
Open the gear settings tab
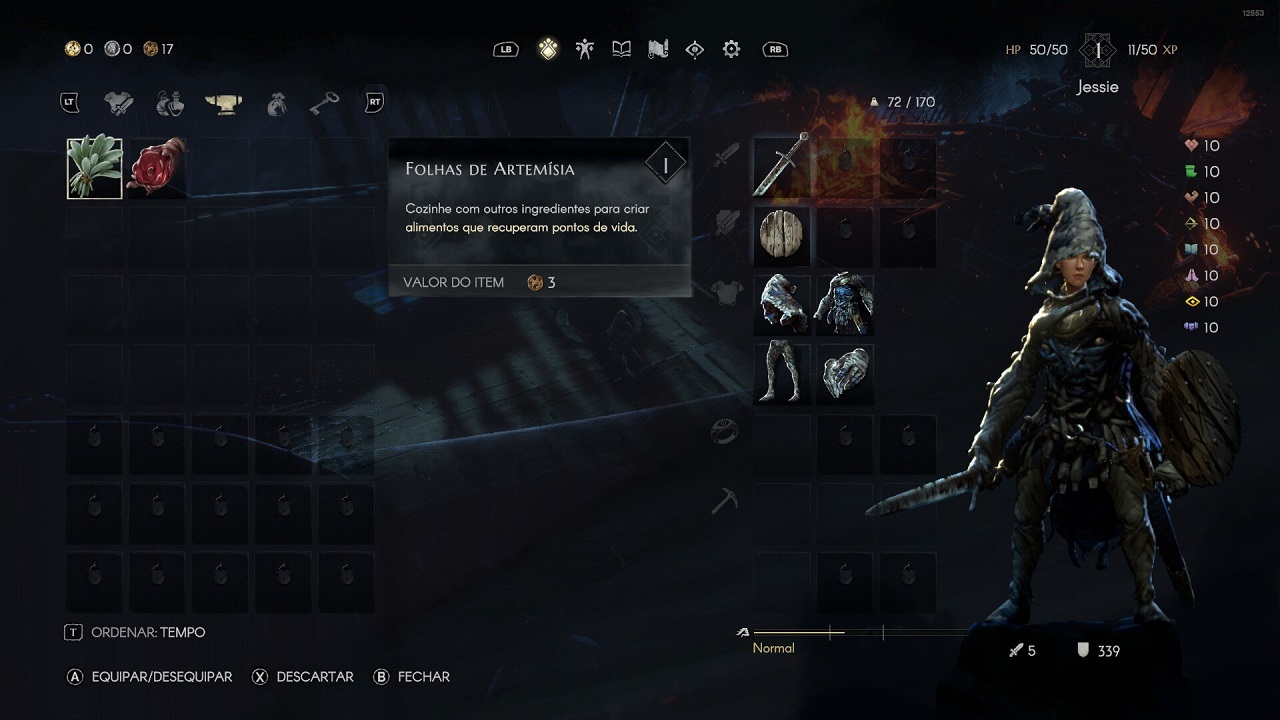click(x=731, y=49)
